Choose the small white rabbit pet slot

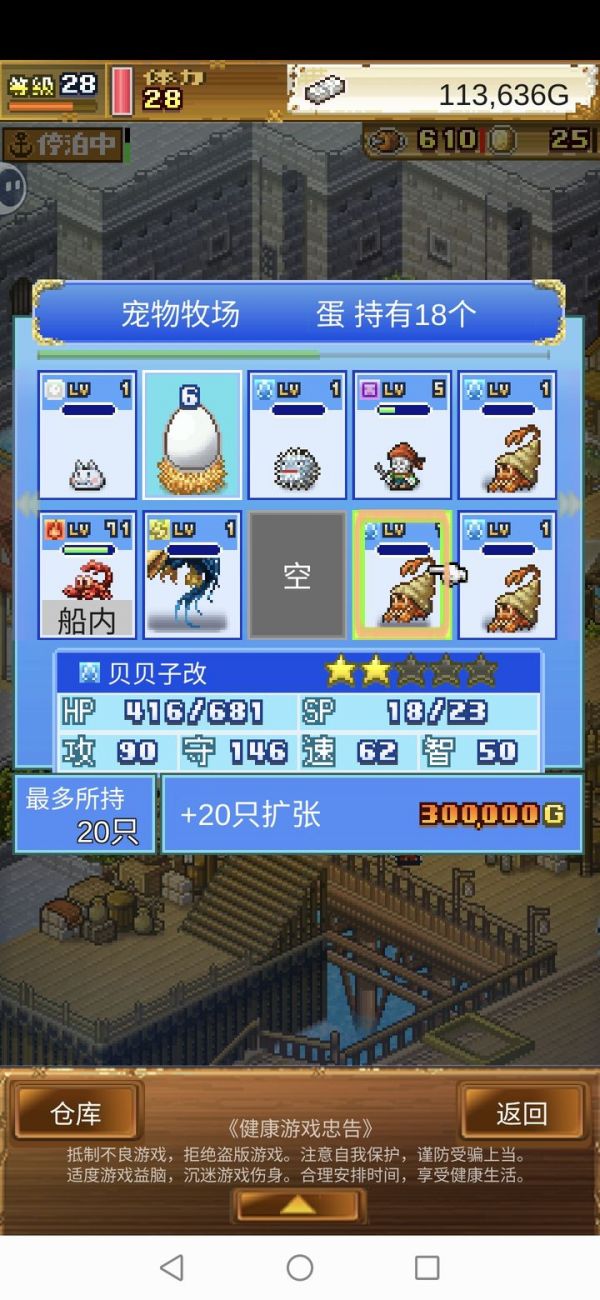87,435
